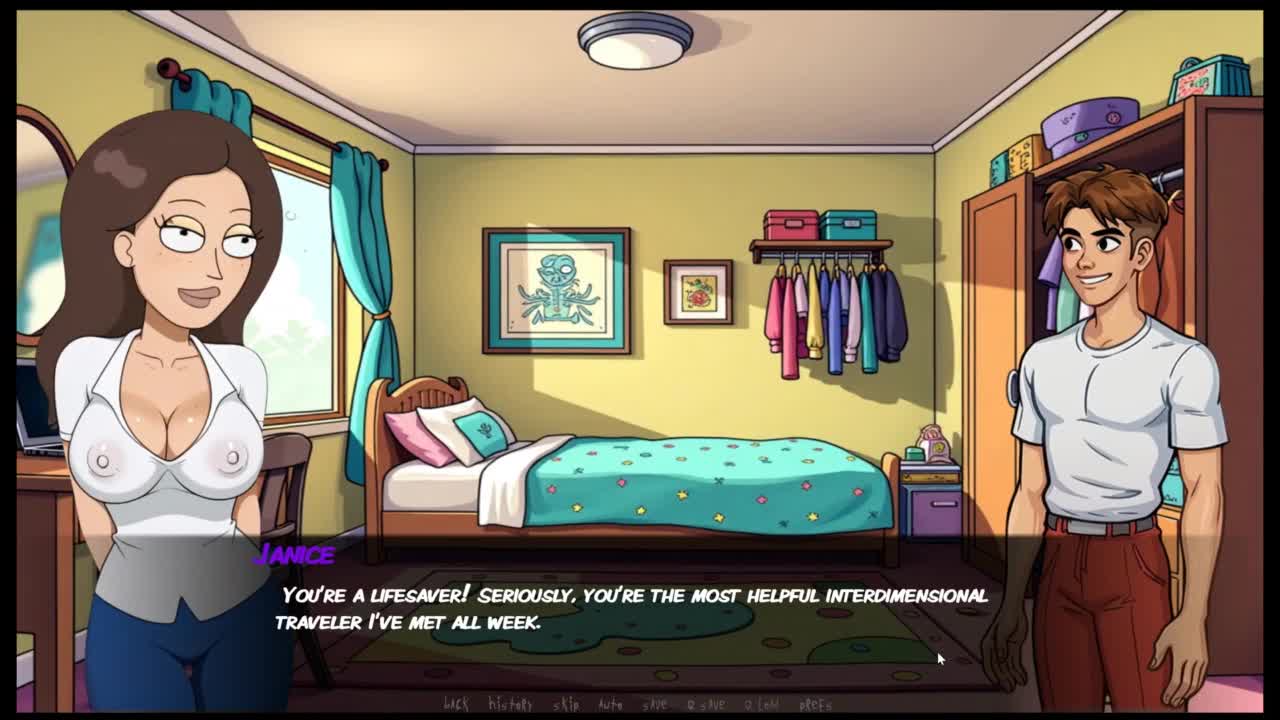Toggle Auto-advance dialogue mode
The height and width of the screenshot is (720, 1280).
pos(610,704)
